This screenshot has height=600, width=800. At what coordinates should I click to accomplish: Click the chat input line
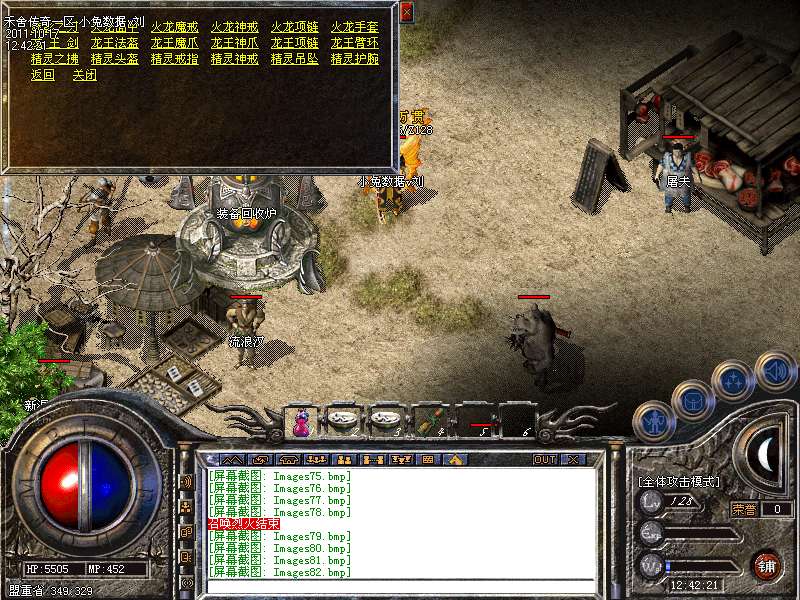(400, 585)
